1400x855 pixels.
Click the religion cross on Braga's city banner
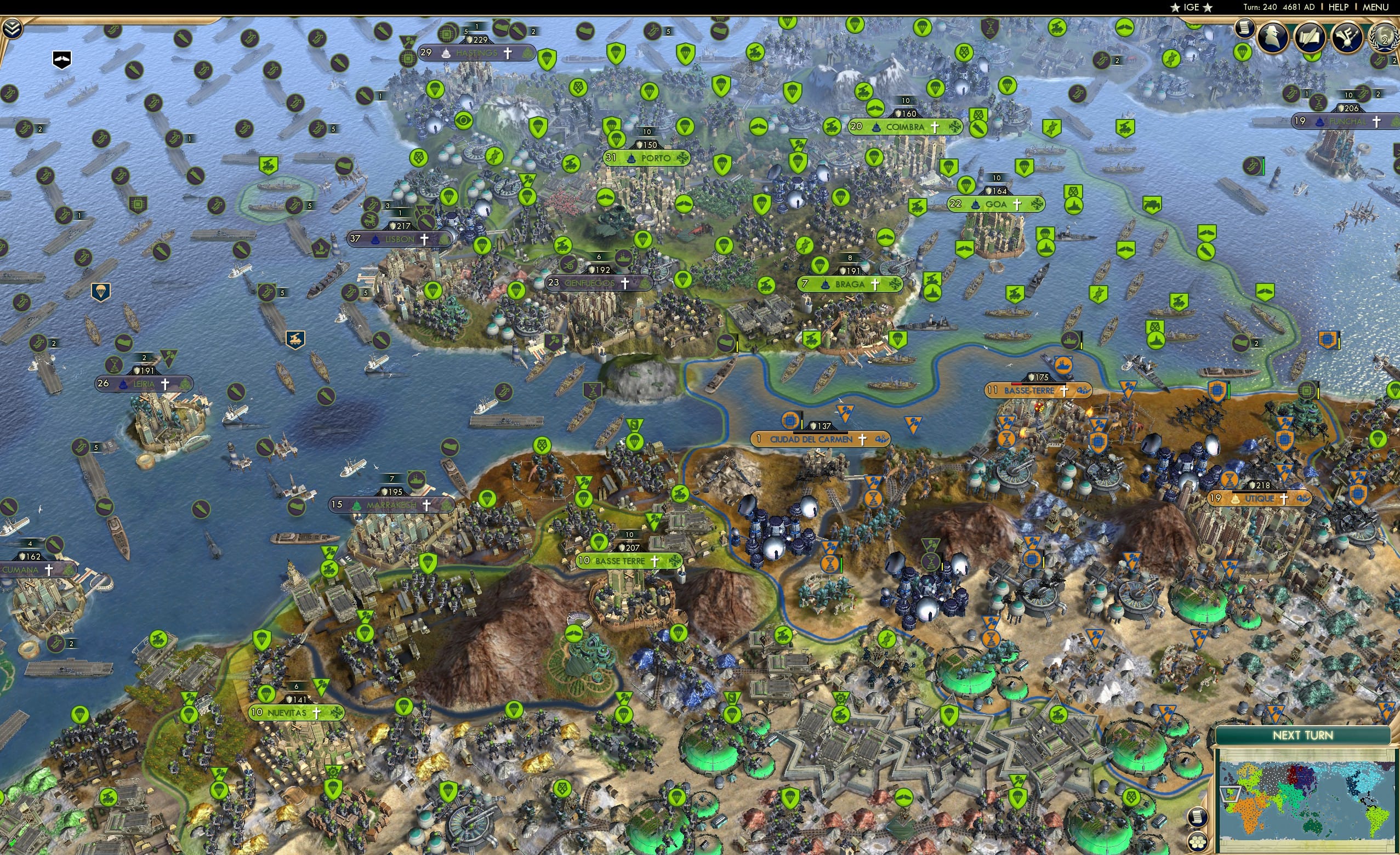[875, 284]
